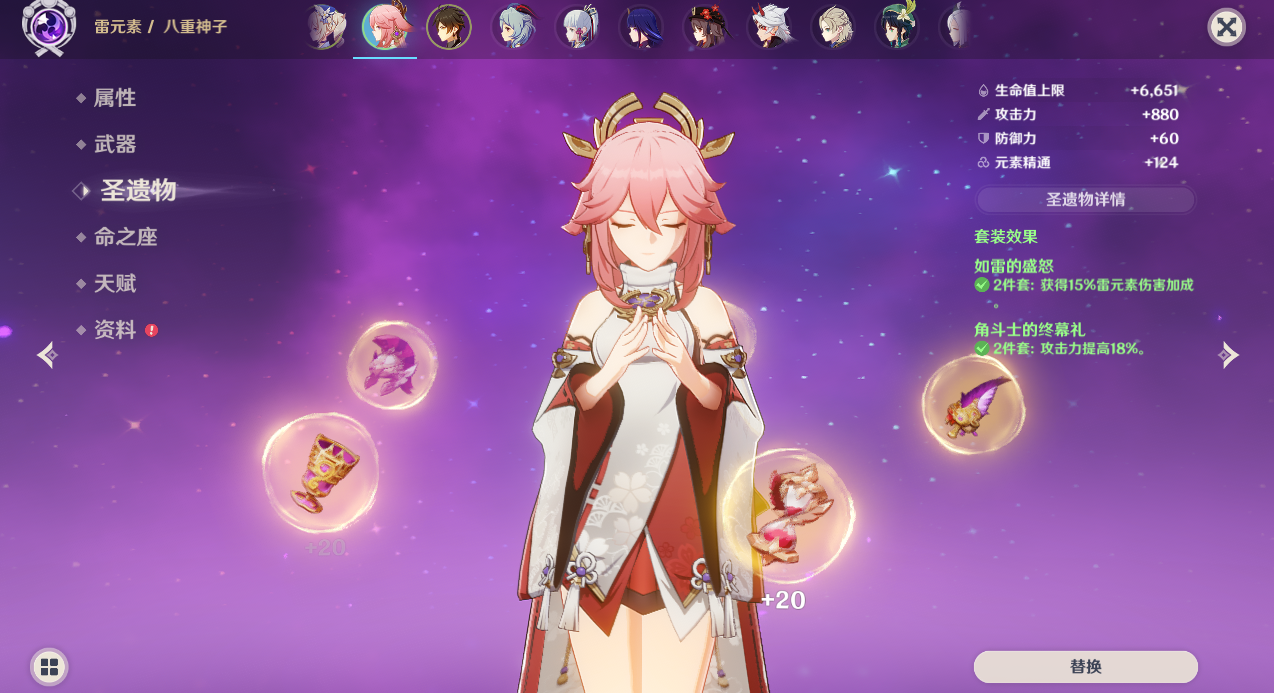Switch to Hu Tao's portrait
Screen dimensions: 1274x693
click(x=705, y=27)
